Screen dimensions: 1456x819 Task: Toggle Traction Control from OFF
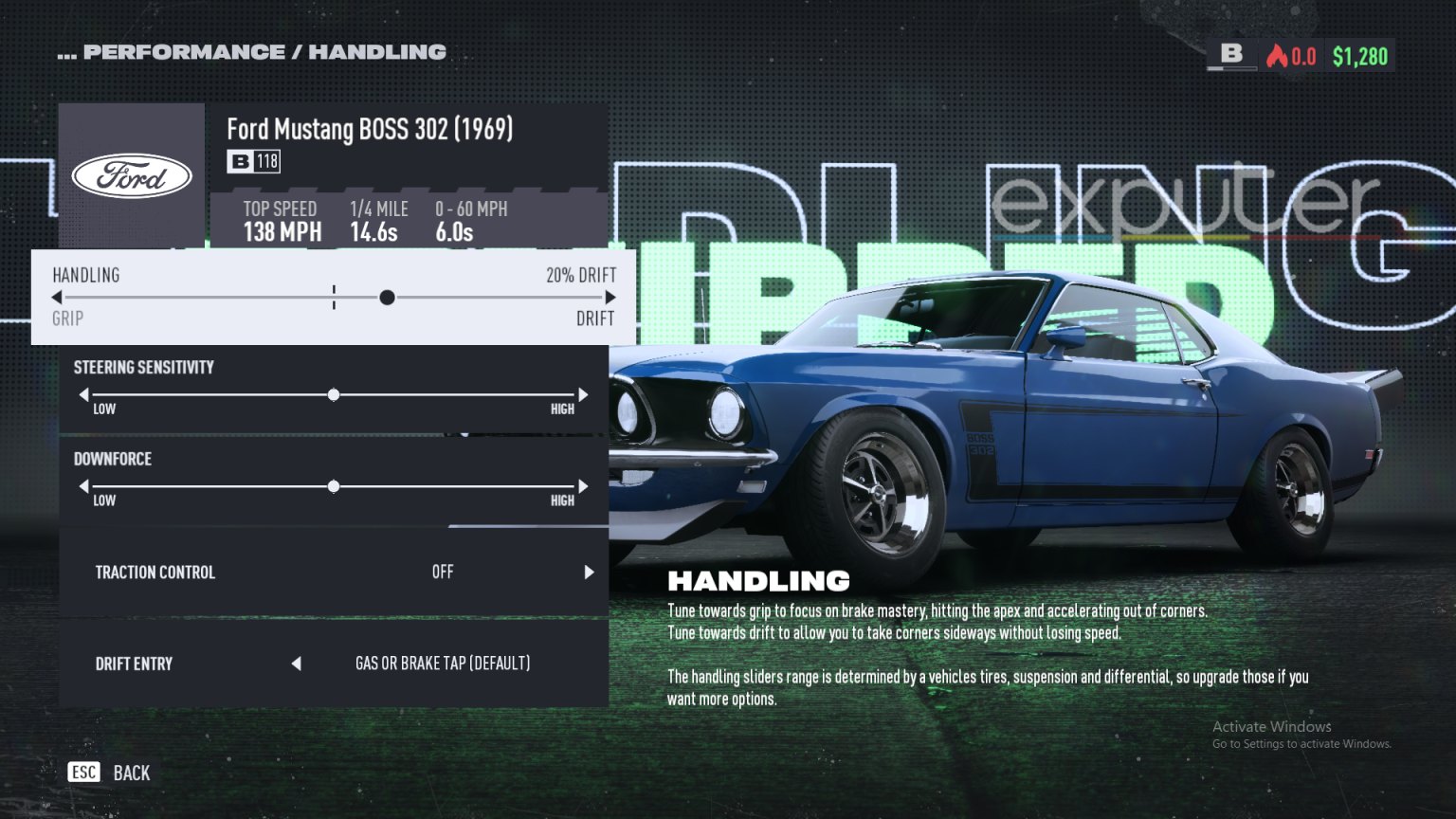[443, 572]
